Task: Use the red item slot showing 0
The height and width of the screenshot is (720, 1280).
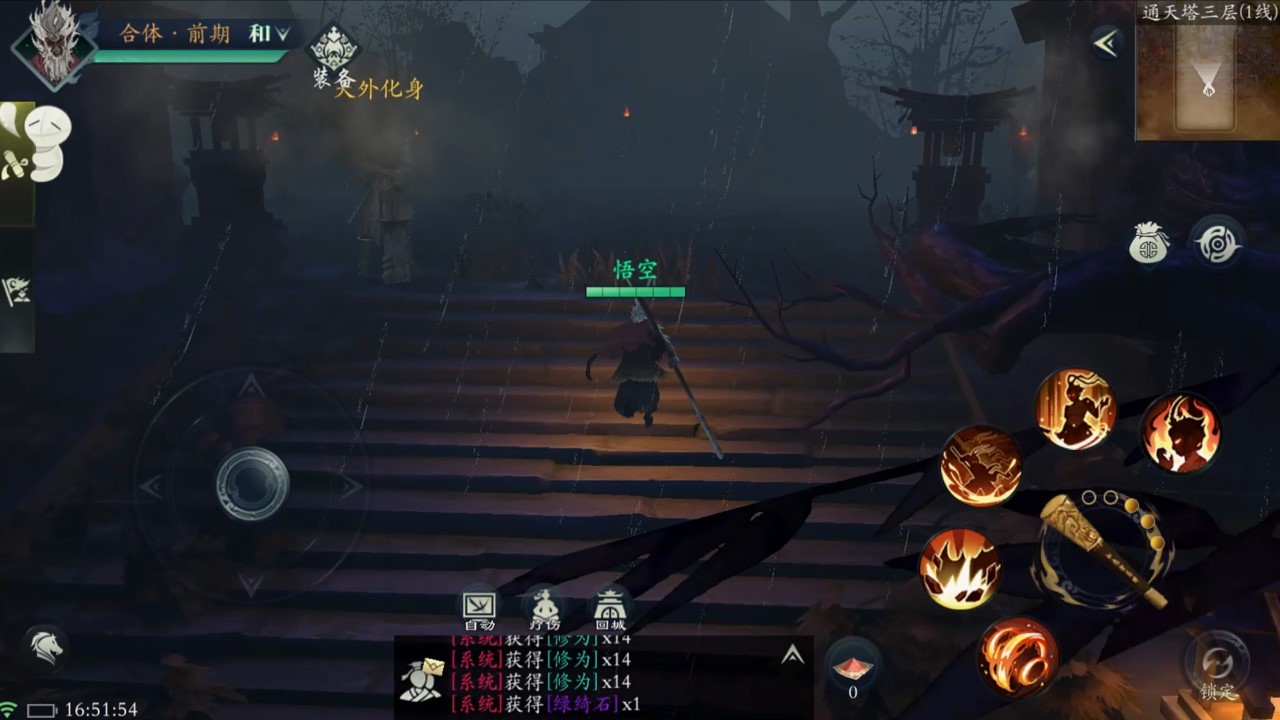Action: click(x=852, y=669)
